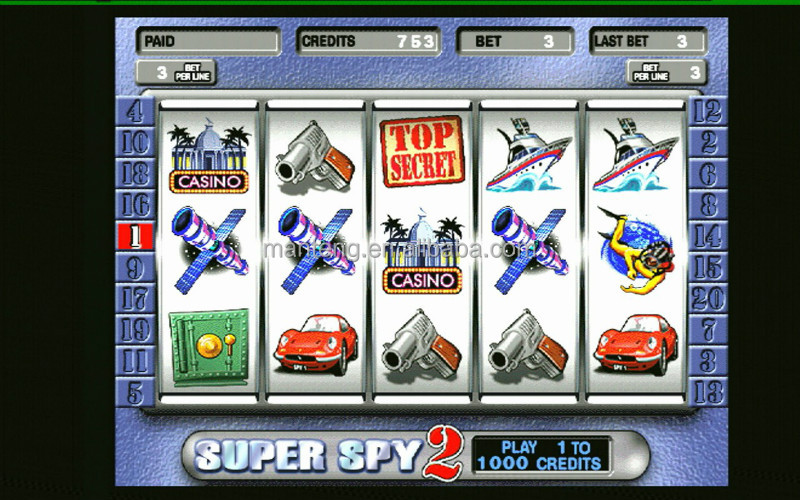Screen dimensions: 800x500
Task: Choose the payline 9 marker
Action: [135, 267]
